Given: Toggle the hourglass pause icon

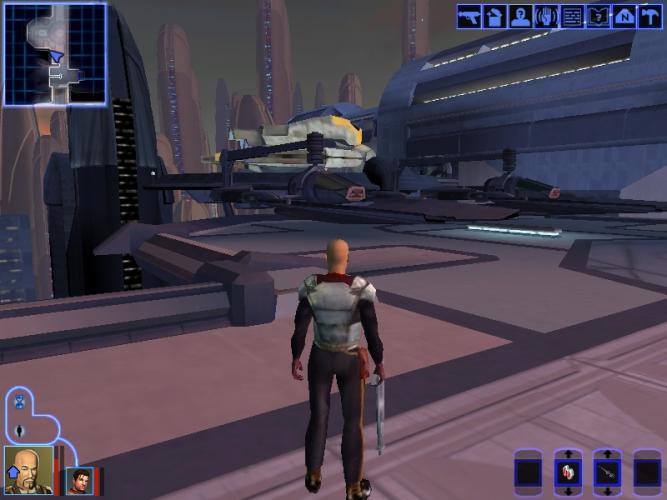Looking at the screenshot, I should click(20, 404).
